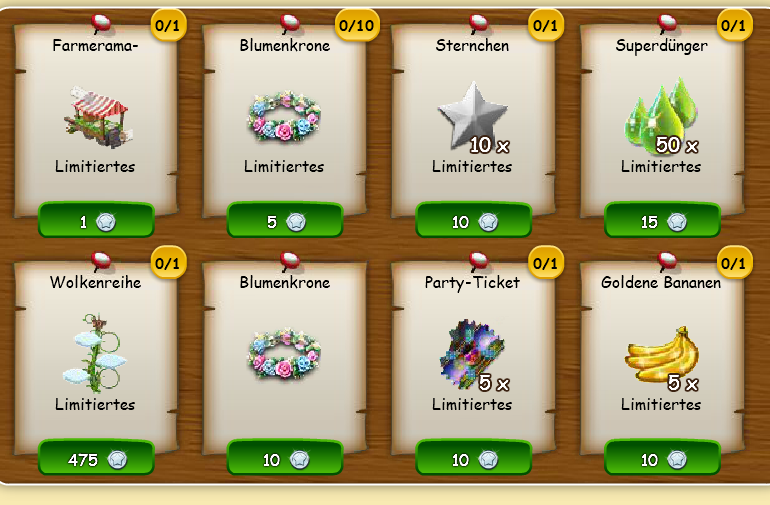Purchase Superdünger with the 15 button
This screenshot has width=770, height=505.
(x=662, y=221)
